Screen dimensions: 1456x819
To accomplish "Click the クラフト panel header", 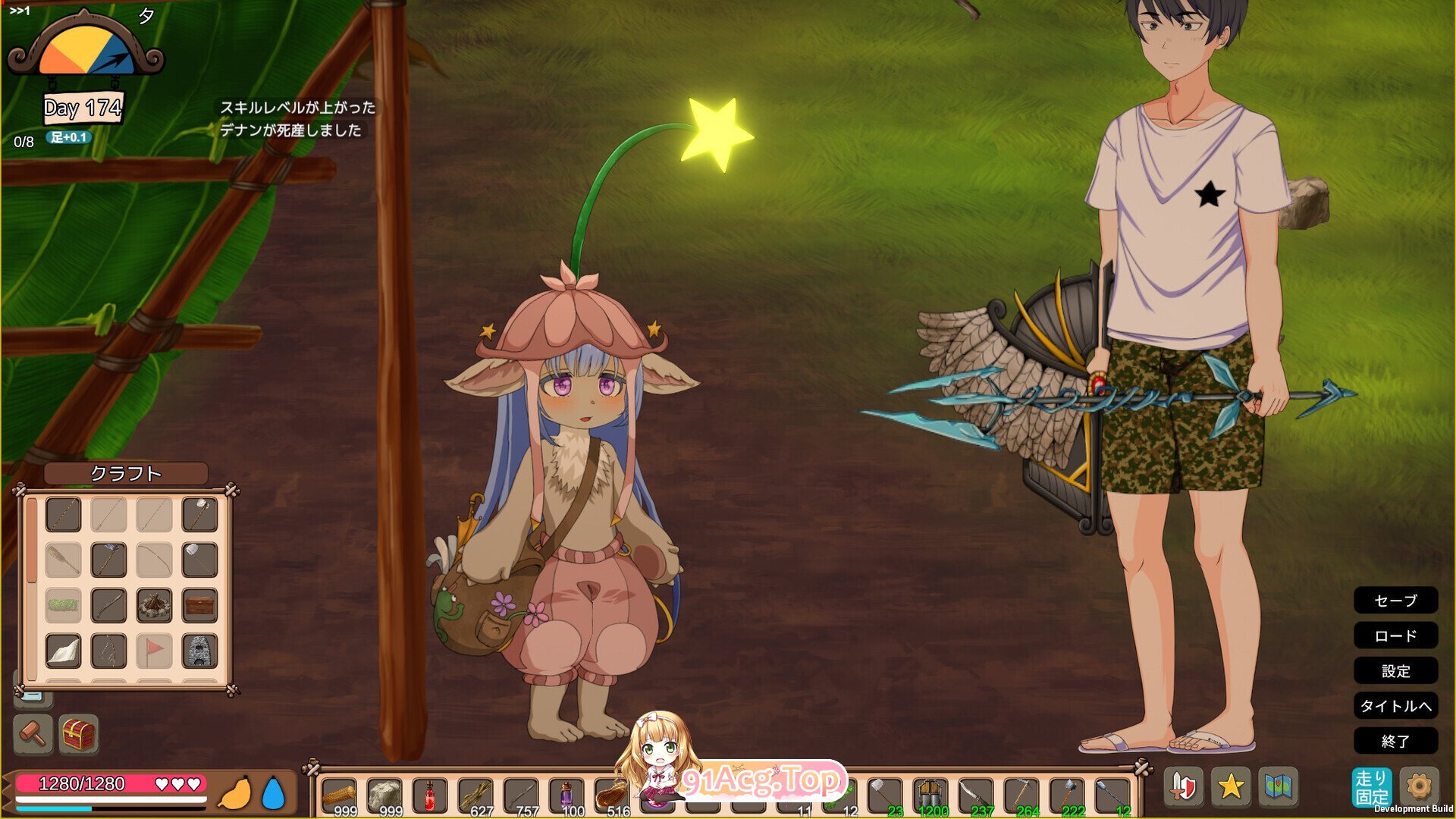I will (127, 474).
